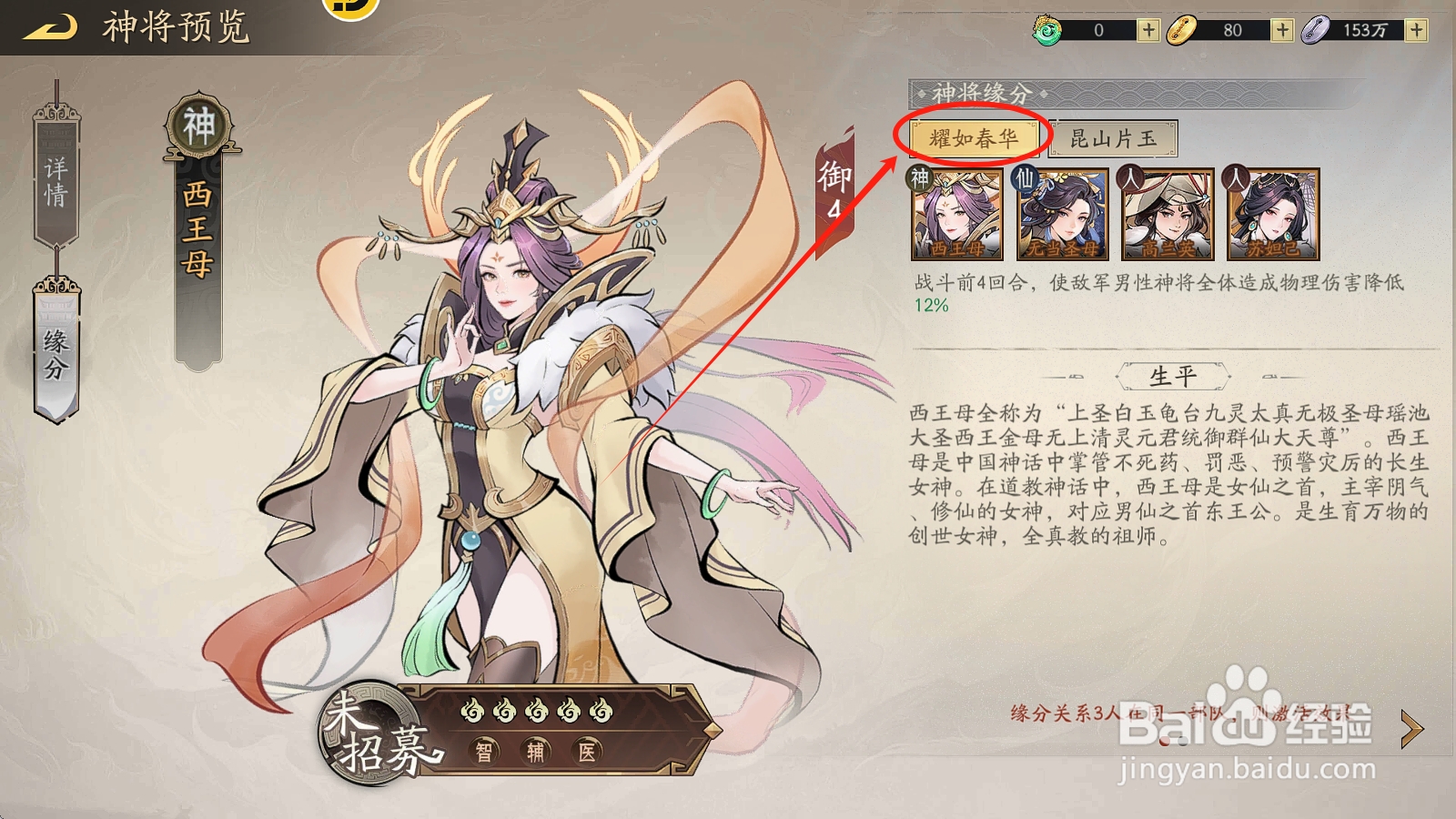Open the 昆山片玉 fate bond

pyautogui.click(x=1112, y=138)
